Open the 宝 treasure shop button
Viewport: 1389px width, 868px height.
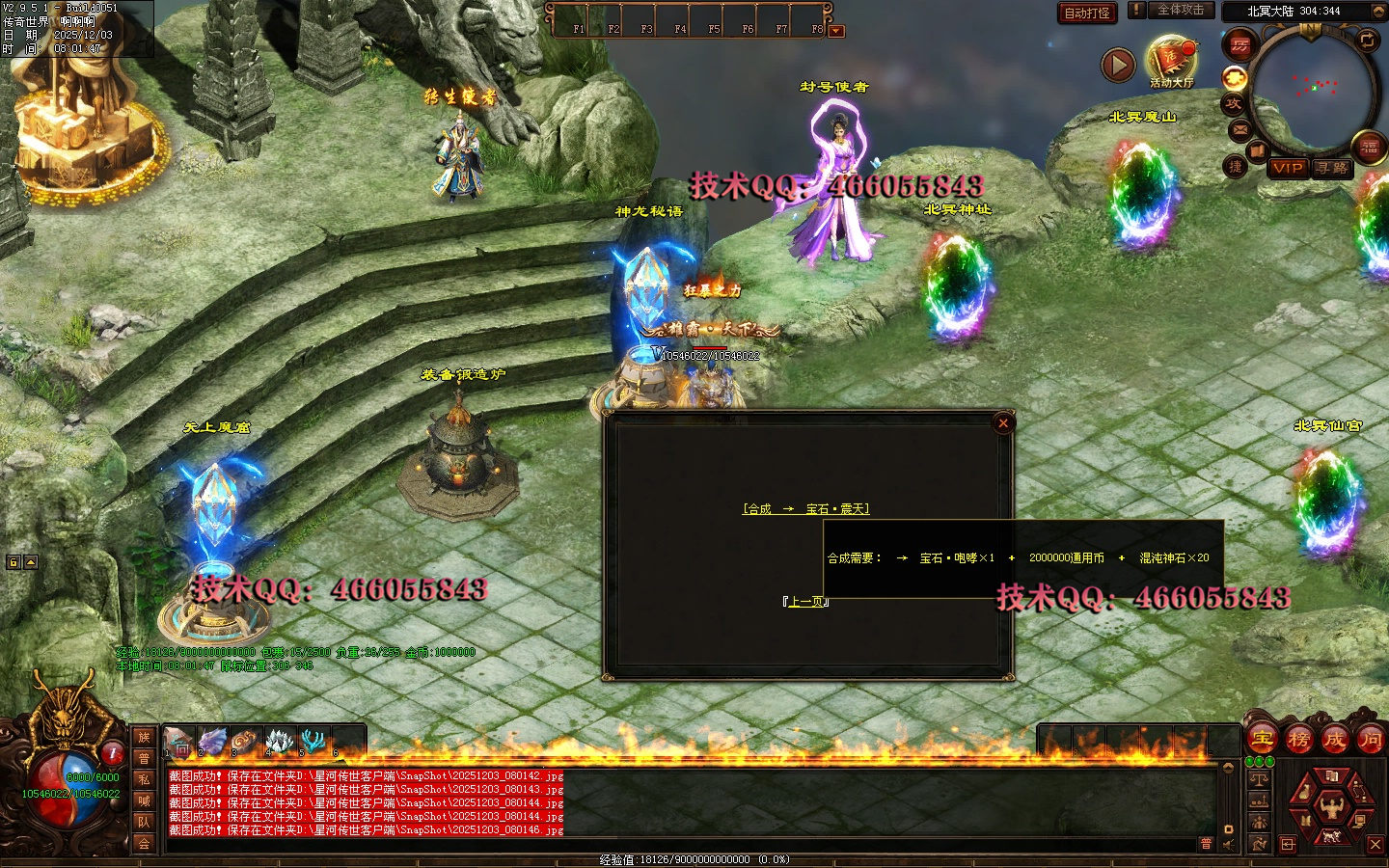[1262, 740]
